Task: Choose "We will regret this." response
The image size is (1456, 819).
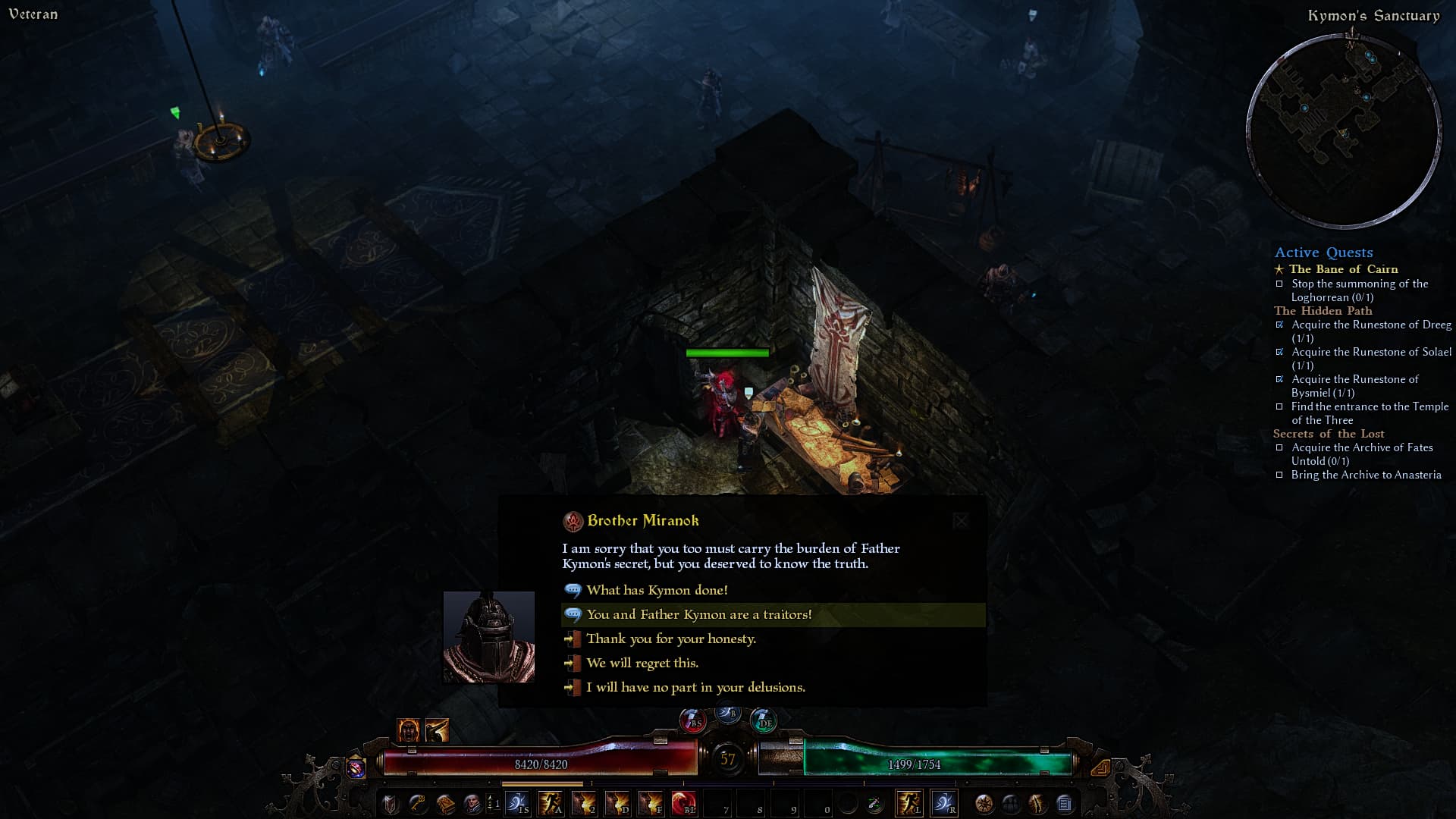Action: coord(642,663)
